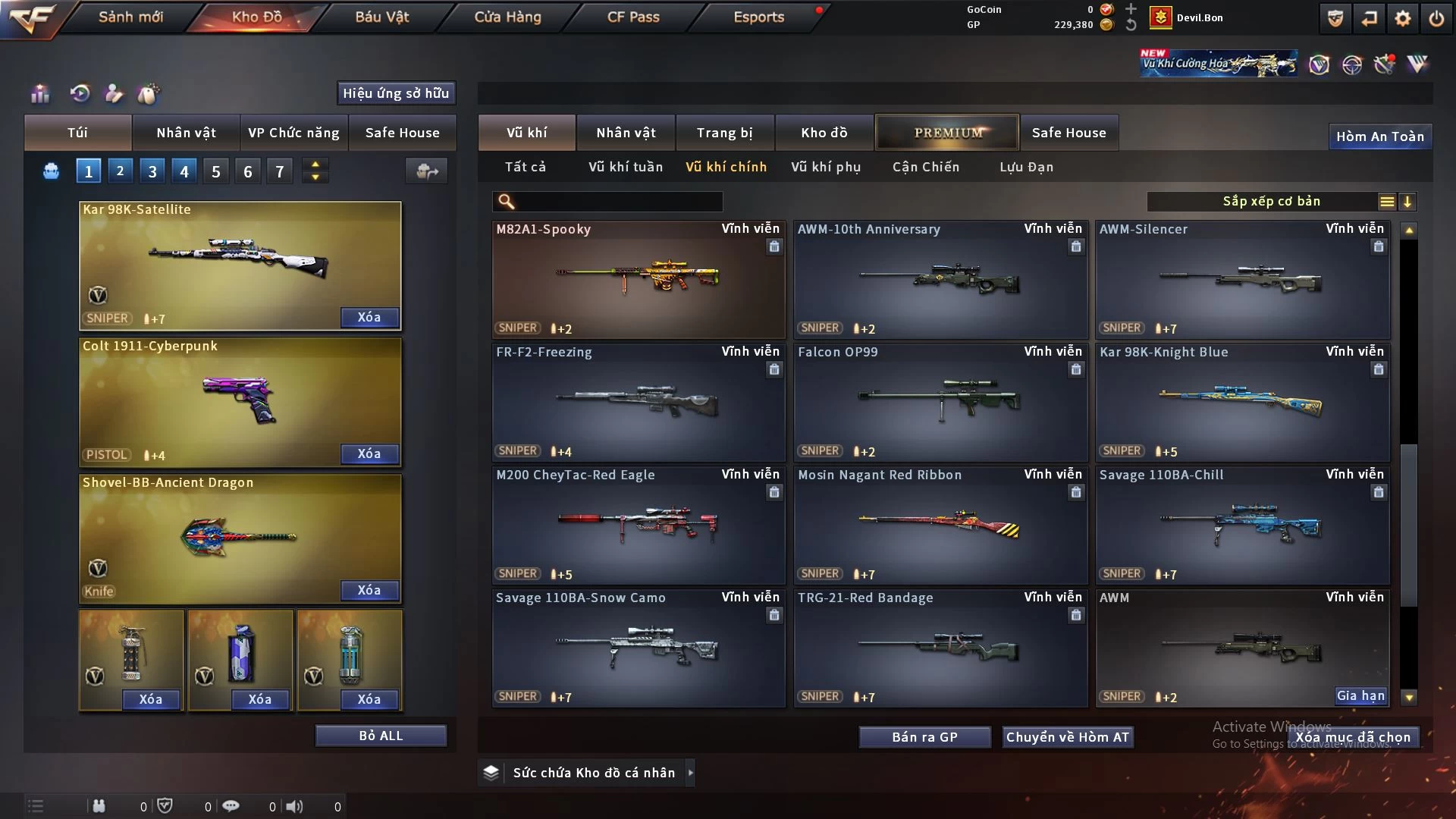Open the Cửa Hàng shop menu
The image size is (1456, 819).
point(507,17)
